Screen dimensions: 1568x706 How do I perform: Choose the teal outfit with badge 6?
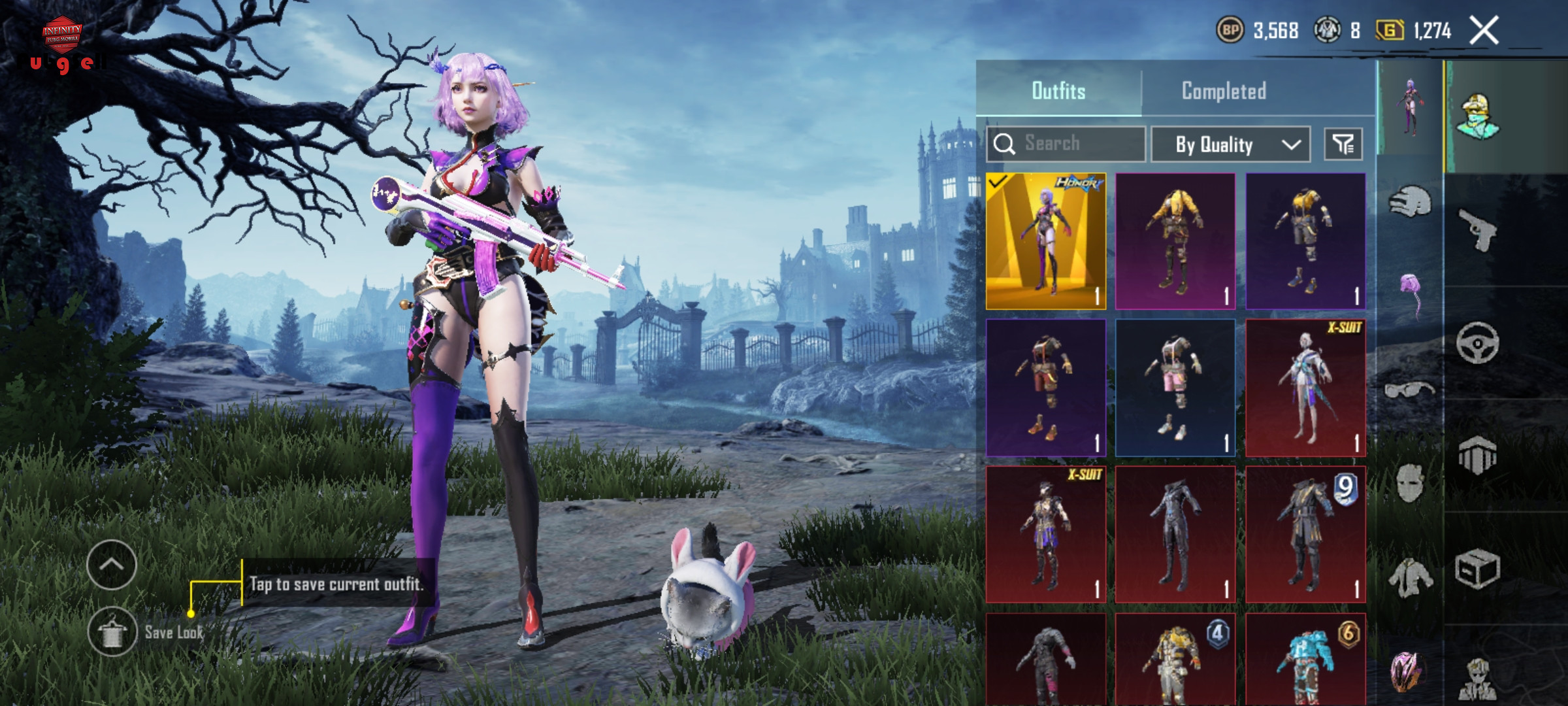click(x=1305, y=660)
